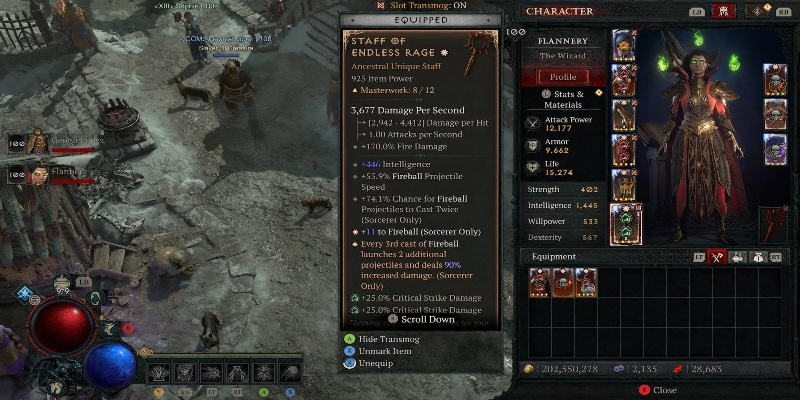This screenshot has height=400, width=800.
Task: Open the Profile button under Flannery
Action: [x=563, y=77]
